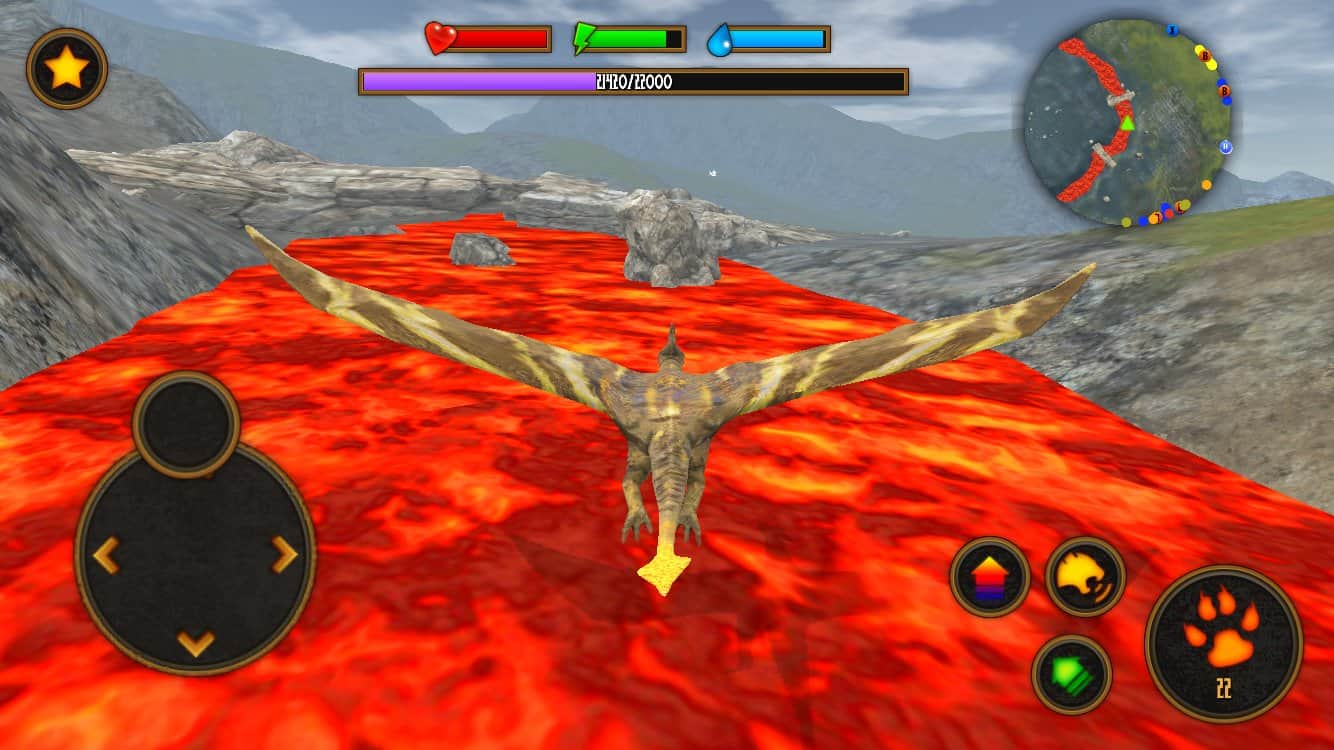Activate the roaring beast head ability
Screen dimensions: 1334x750
pyautogui.click(x=1085, y=576)
